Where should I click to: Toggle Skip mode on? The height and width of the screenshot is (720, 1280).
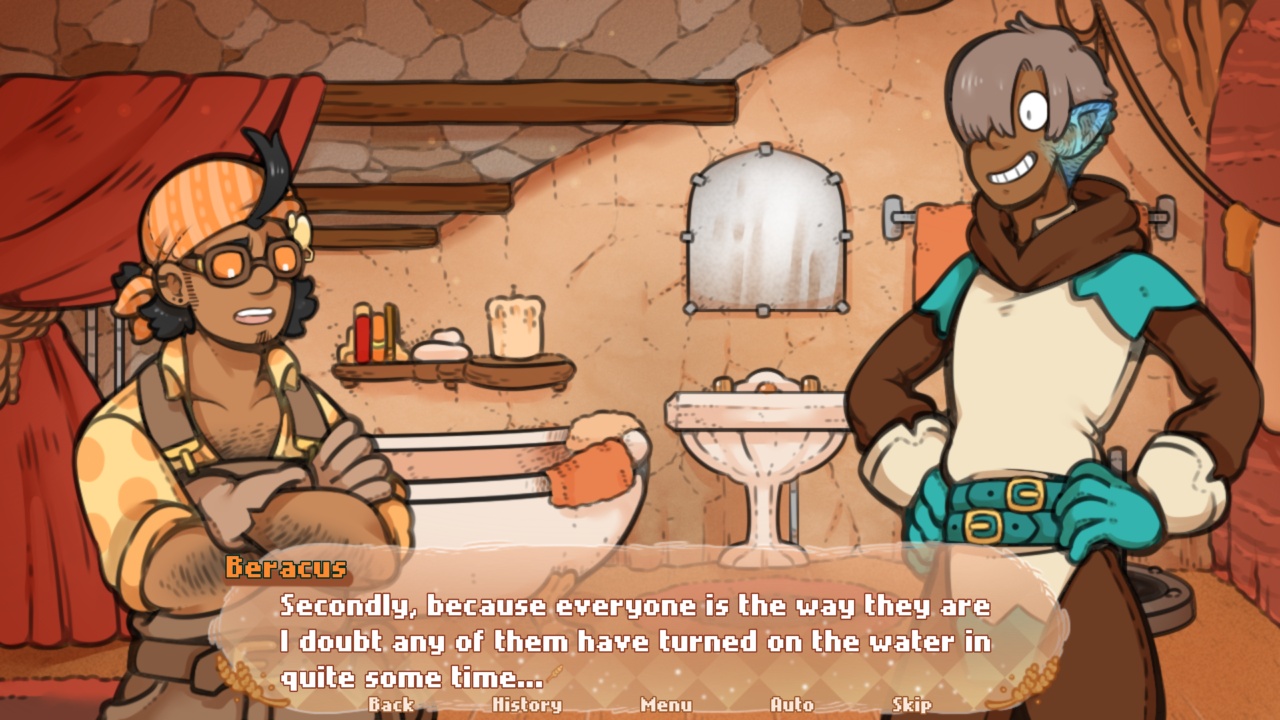[912, 705]
